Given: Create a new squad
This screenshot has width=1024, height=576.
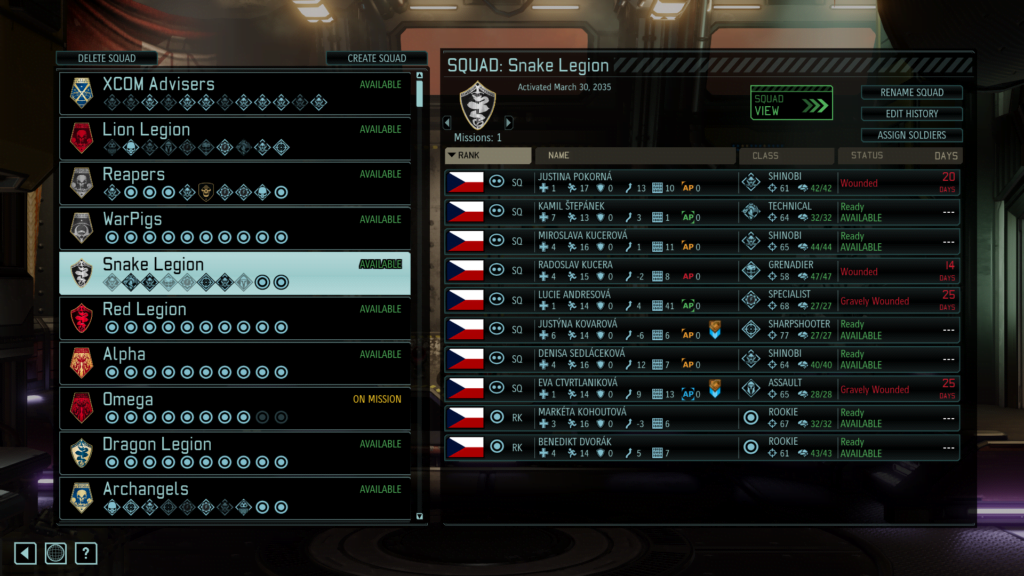Looking at the screenshot, I should point(376,58).
